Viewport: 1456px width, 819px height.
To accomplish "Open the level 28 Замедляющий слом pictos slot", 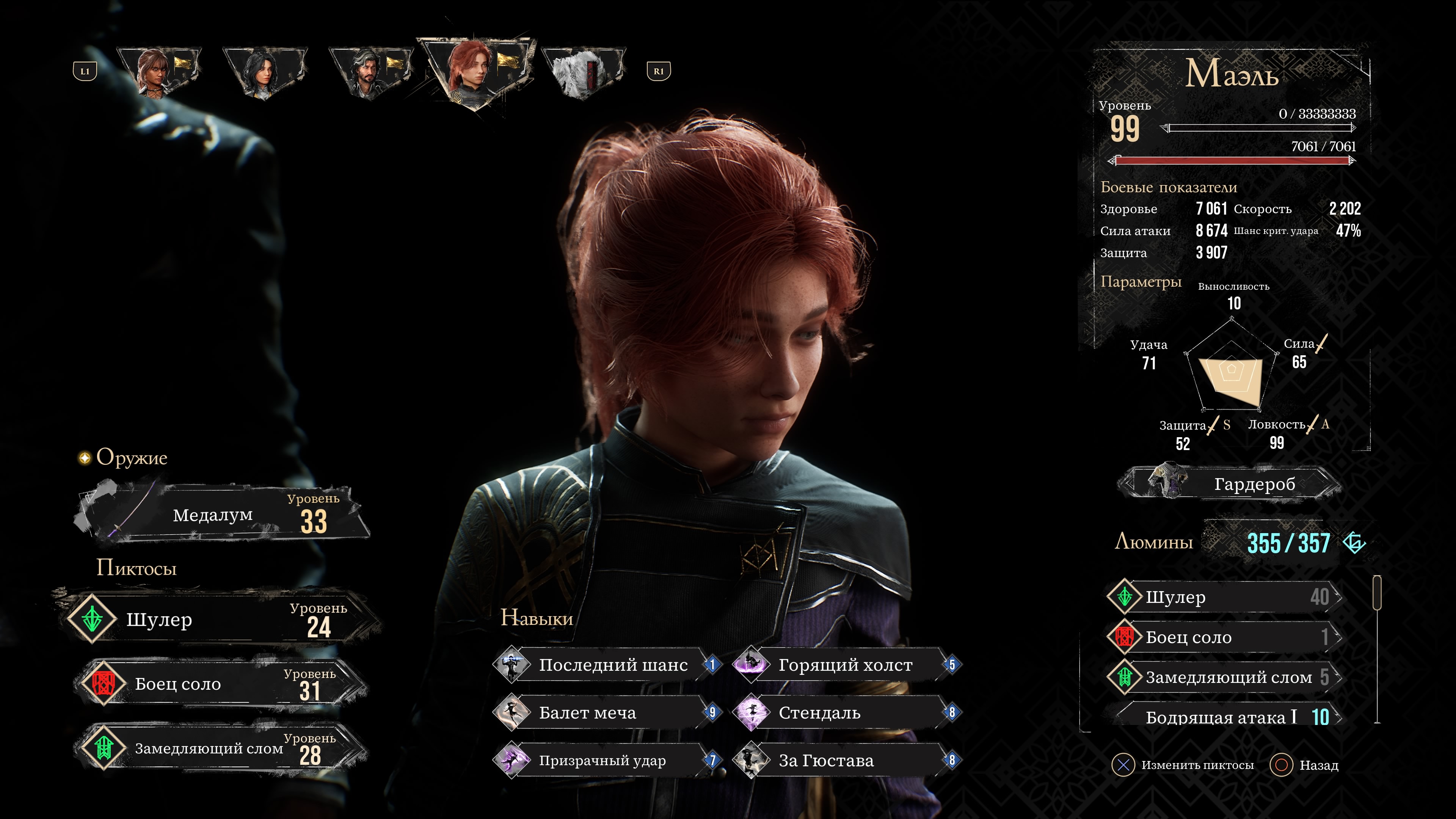I will click(220, 748).
